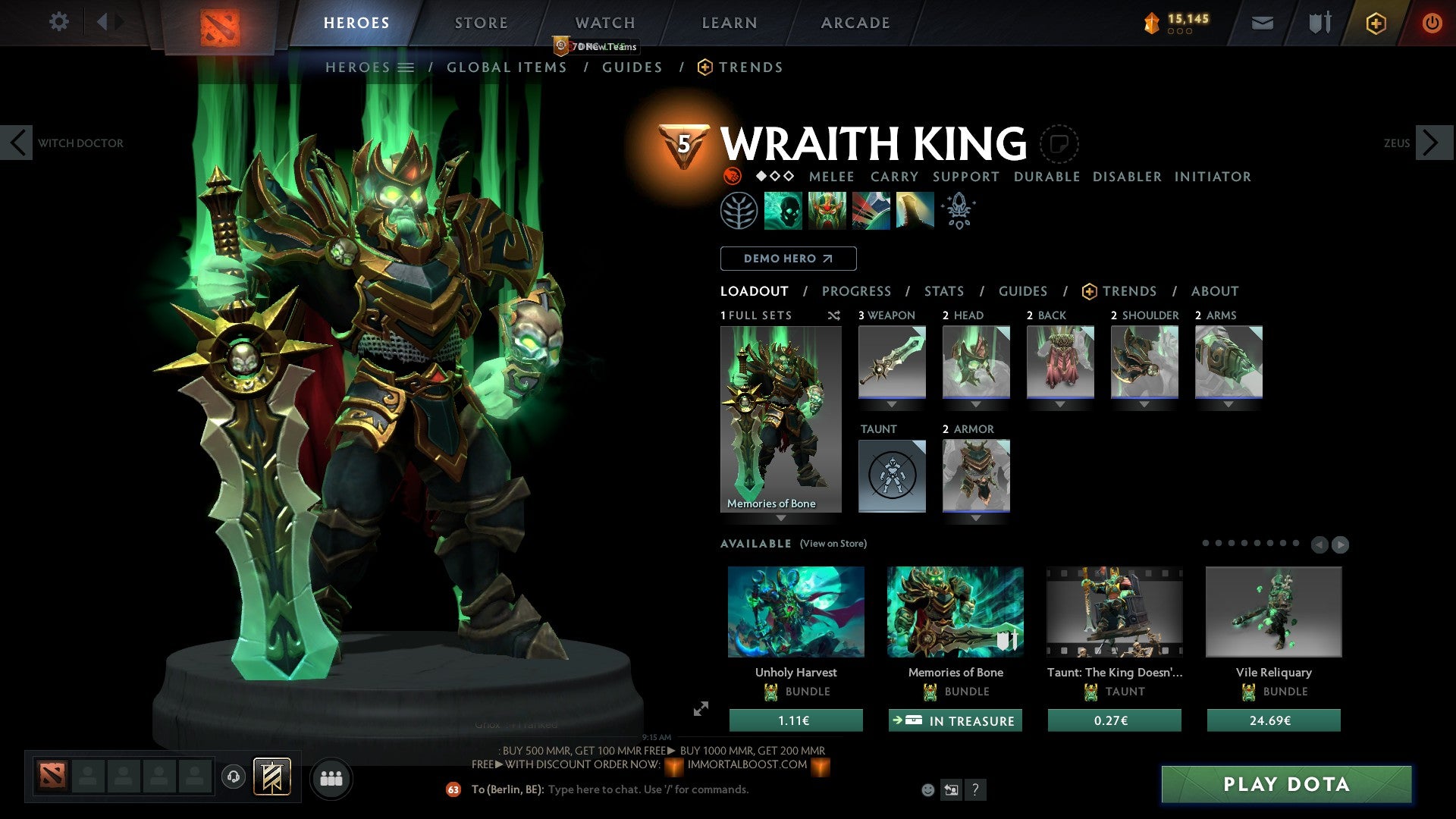
Task: Expand the Head slot item dropdown arrow
Action: click(x=976, y=403)
